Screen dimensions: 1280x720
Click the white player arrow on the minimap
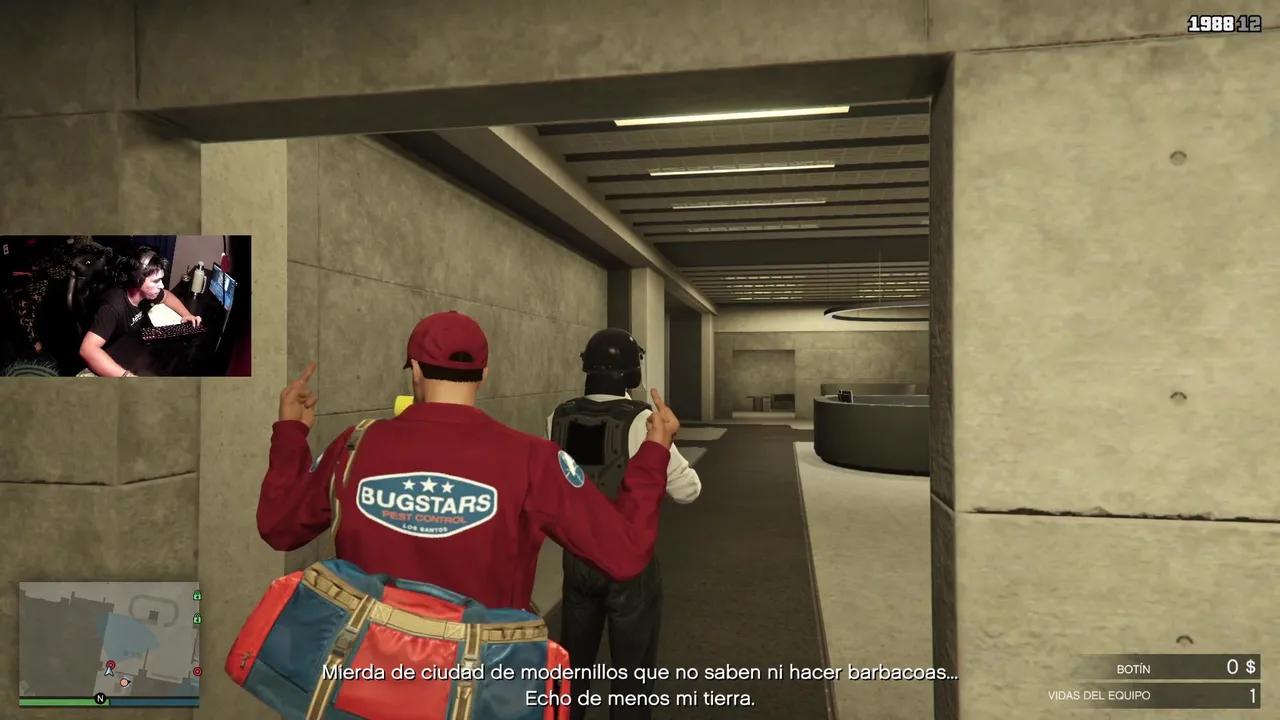[109, 672]
